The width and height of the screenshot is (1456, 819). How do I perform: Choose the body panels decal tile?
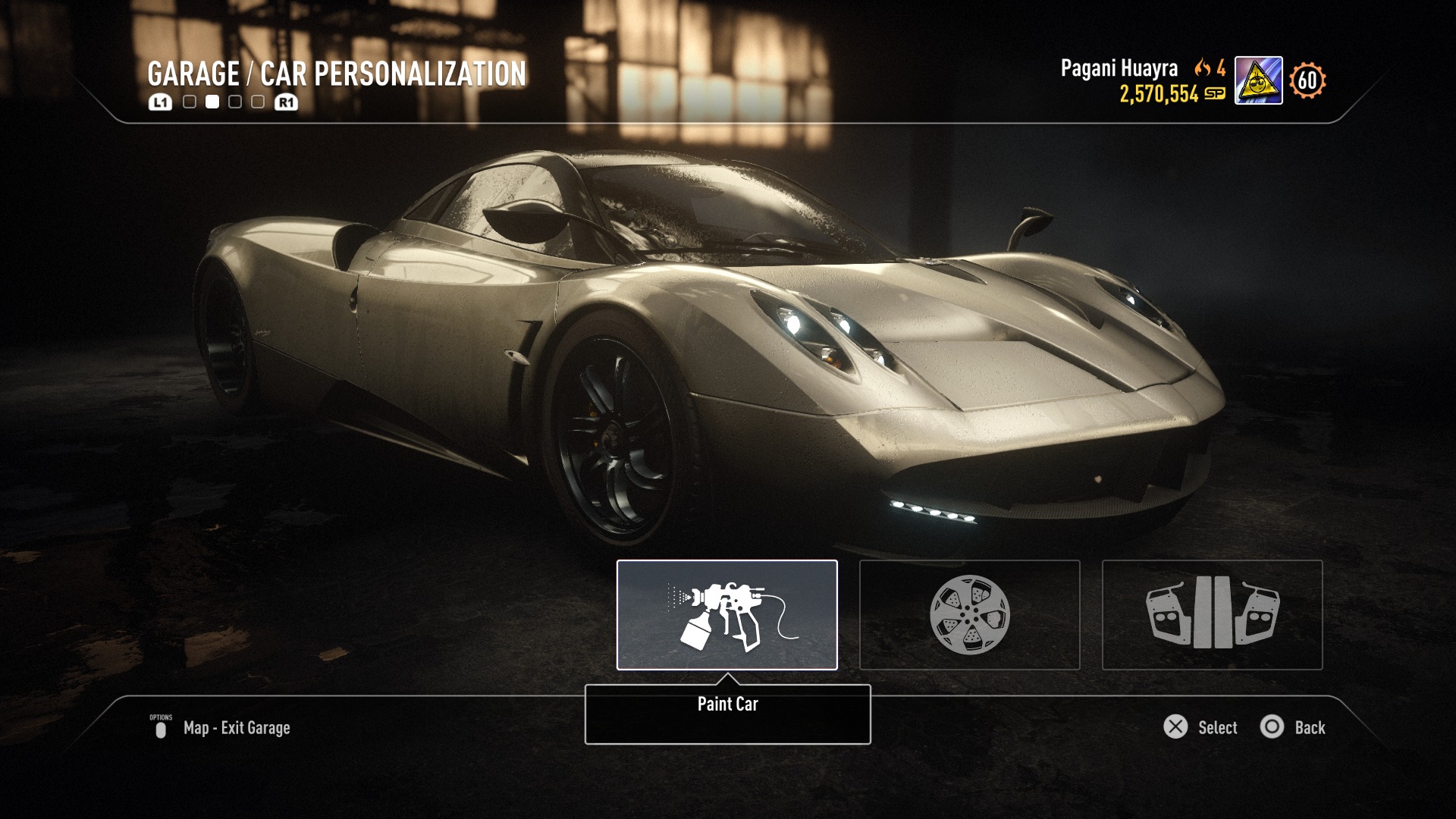[x=1212, y=615]
